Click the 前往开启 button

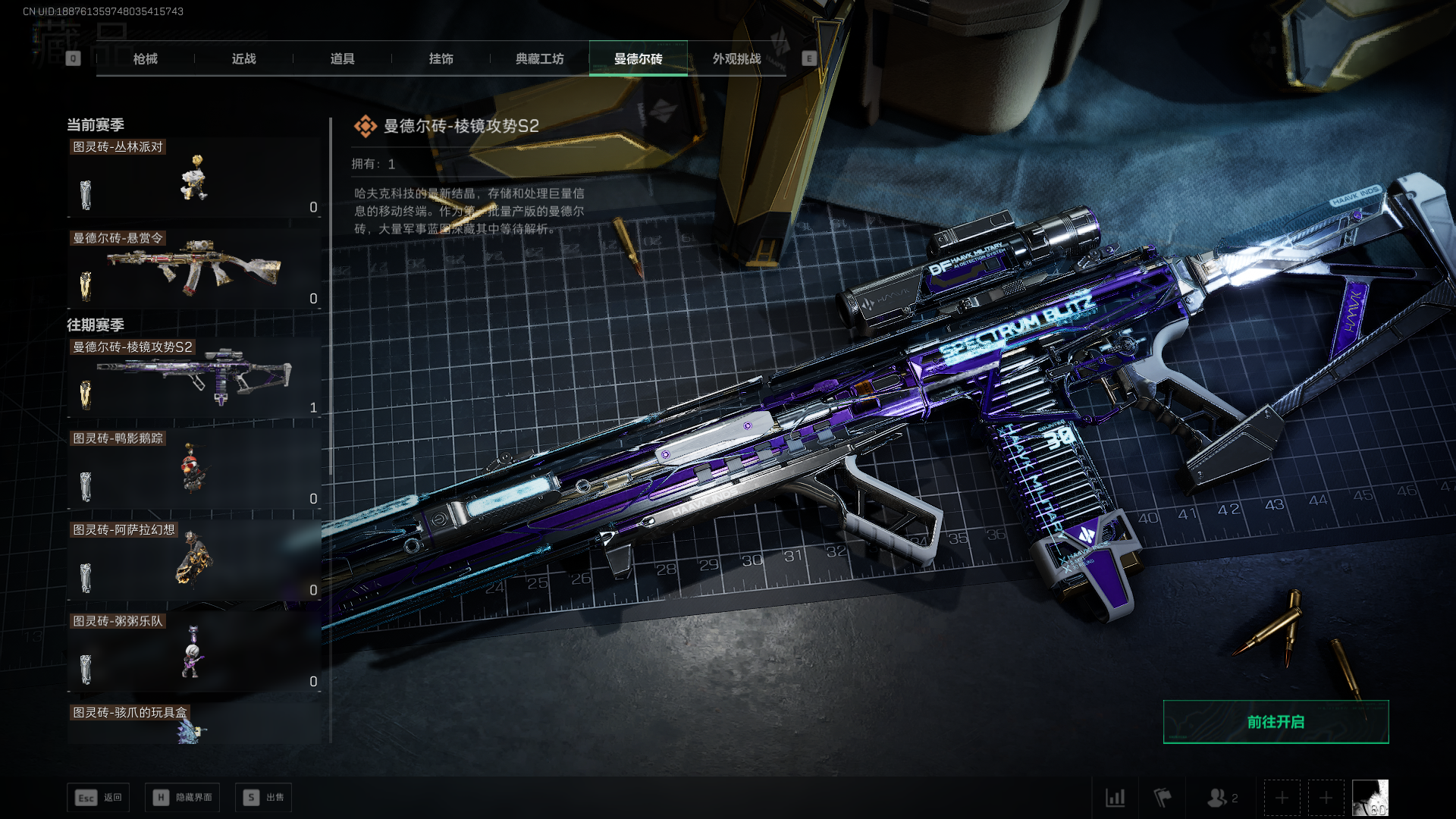pyautogui.click(x=1276, y=722)
